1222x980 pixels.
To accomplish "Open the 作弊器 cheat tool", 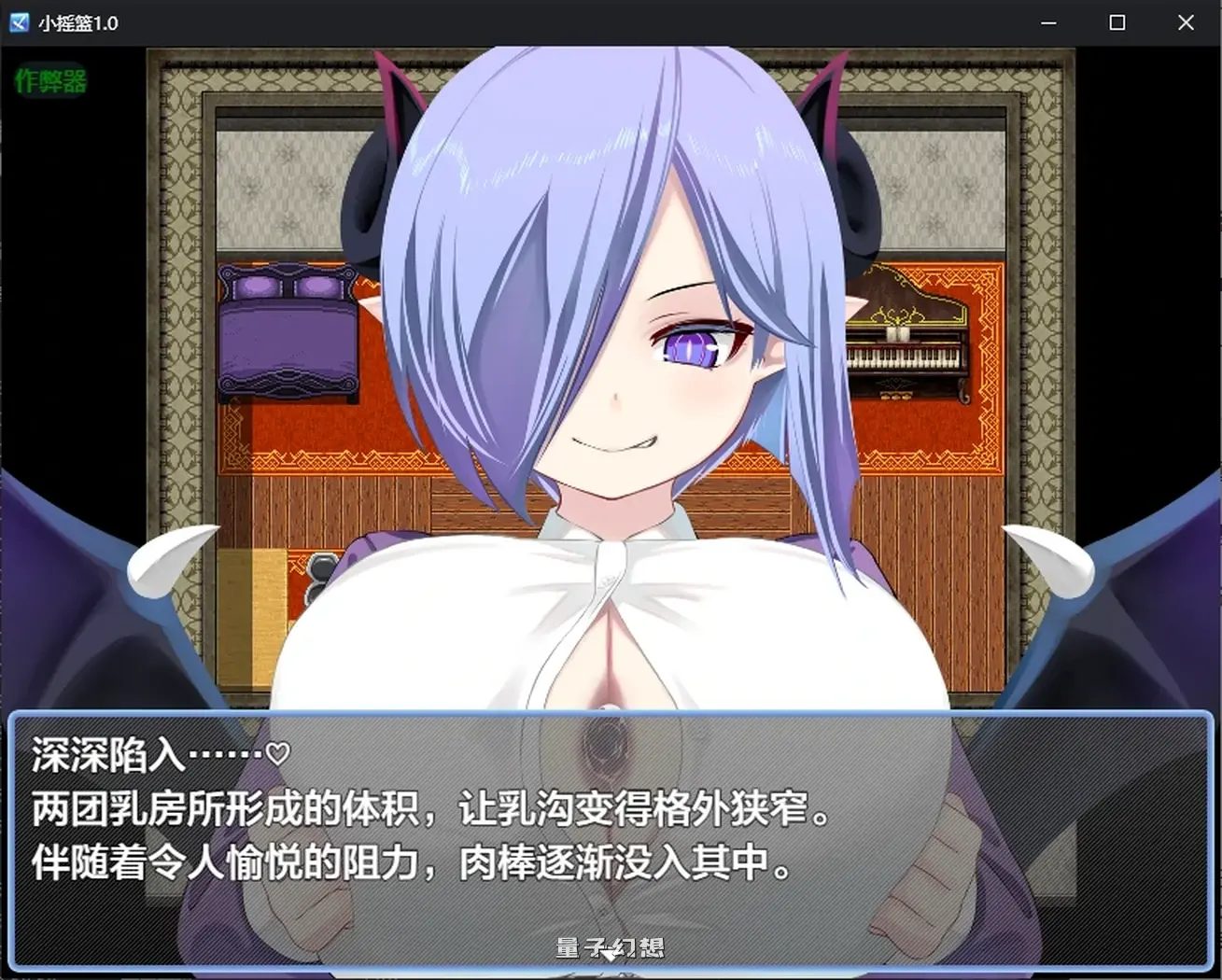I will pyautogui.click(x=50, y=81).
